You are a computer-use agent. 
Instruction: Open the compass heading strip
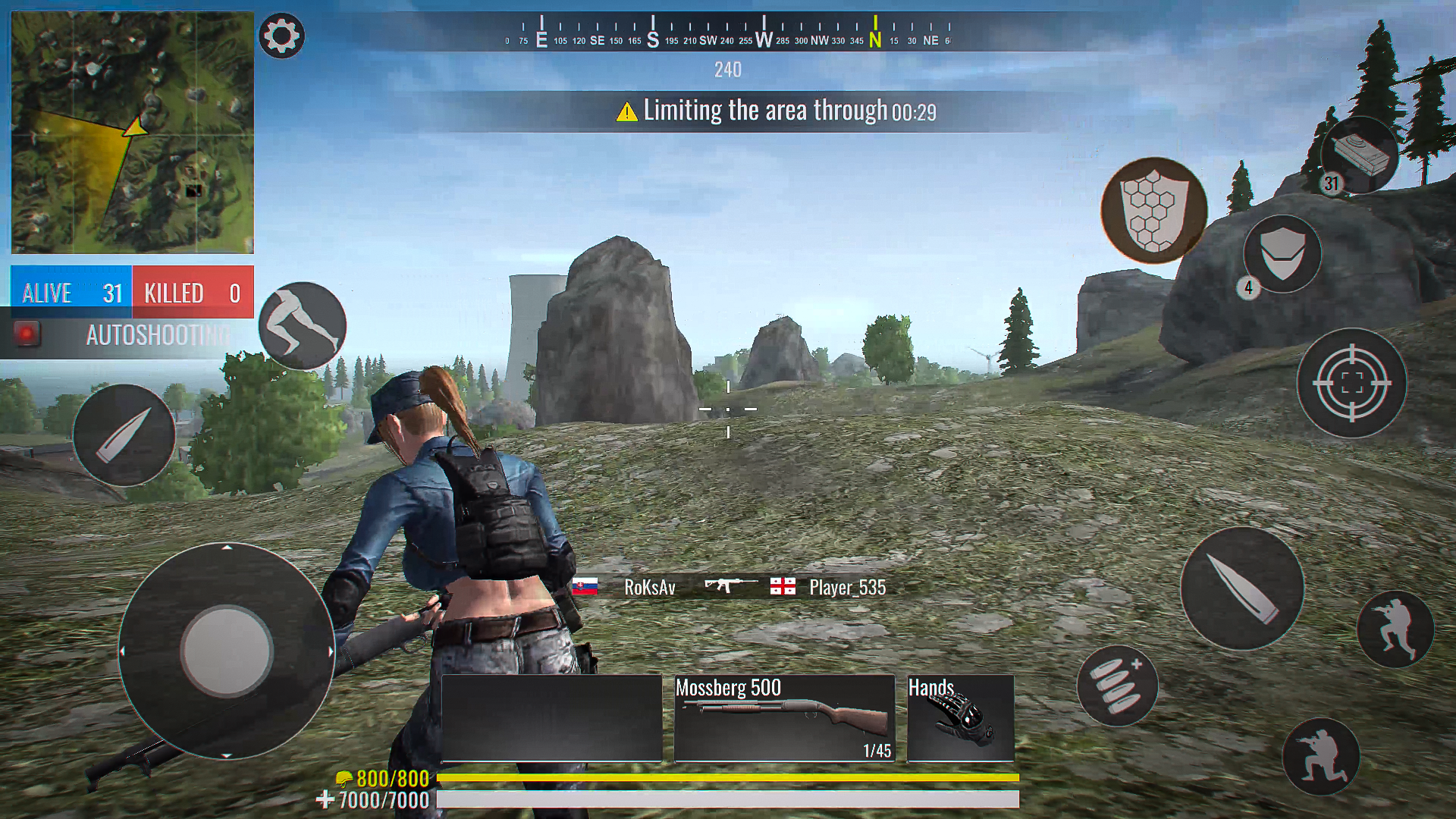(726, 30)
